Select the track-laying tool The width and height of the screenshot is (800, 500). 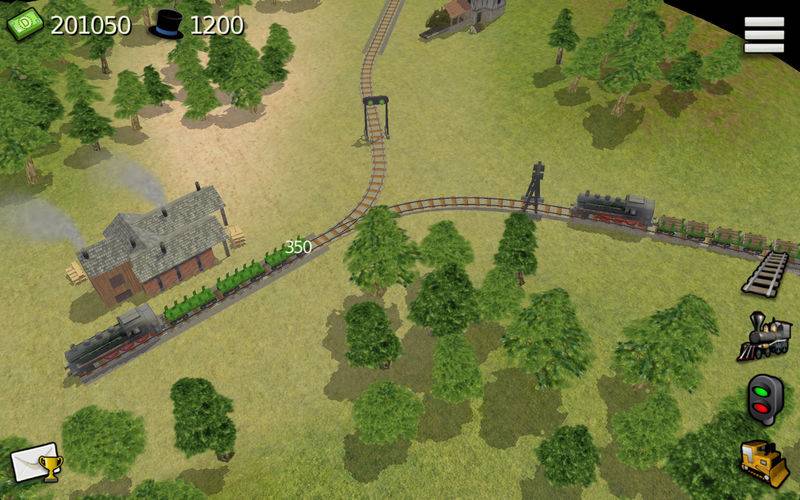coord(765,272)
